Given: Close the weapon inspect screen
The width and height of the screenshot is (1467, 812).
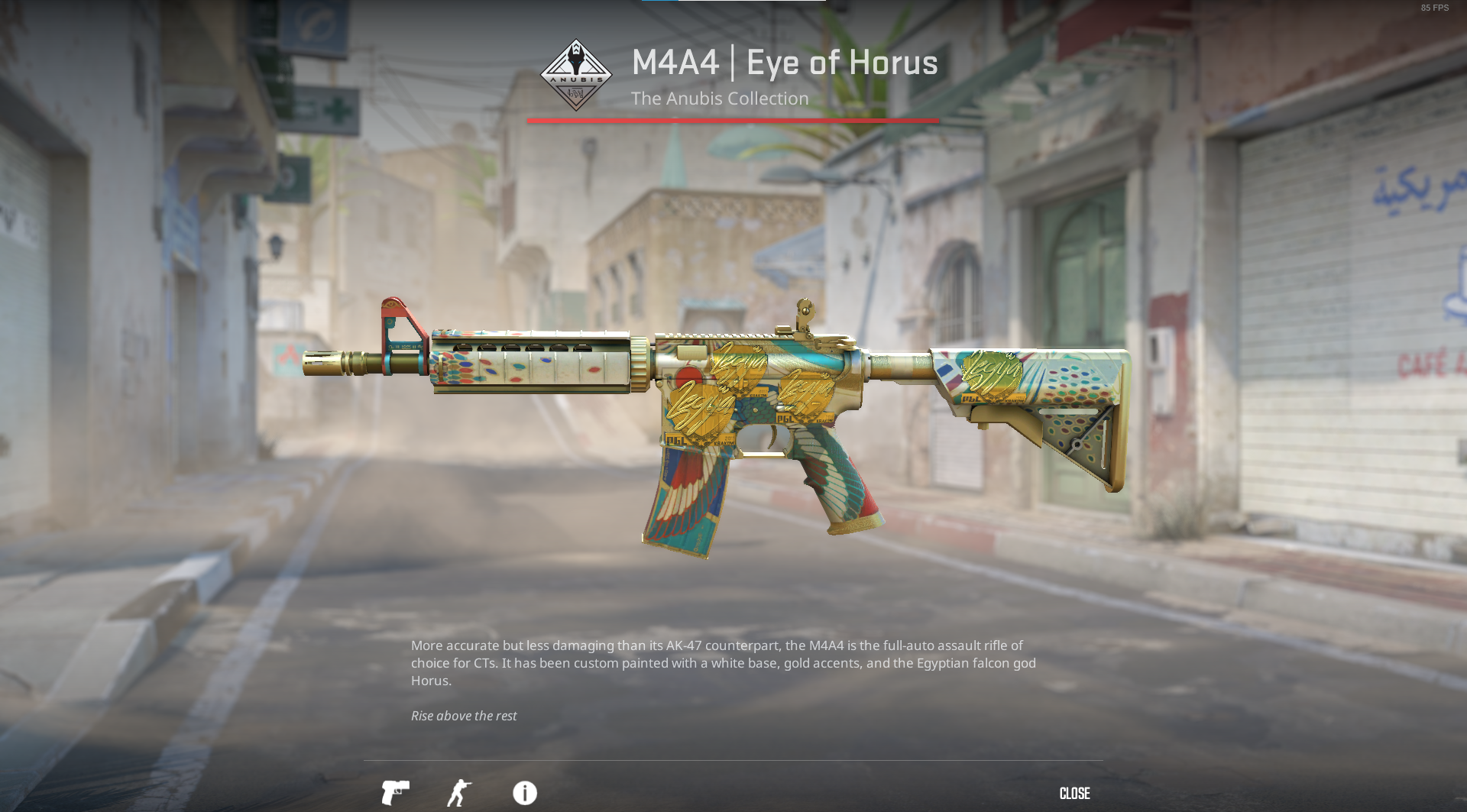Looking at the screenshot, I should click(x=1074, y=794).
